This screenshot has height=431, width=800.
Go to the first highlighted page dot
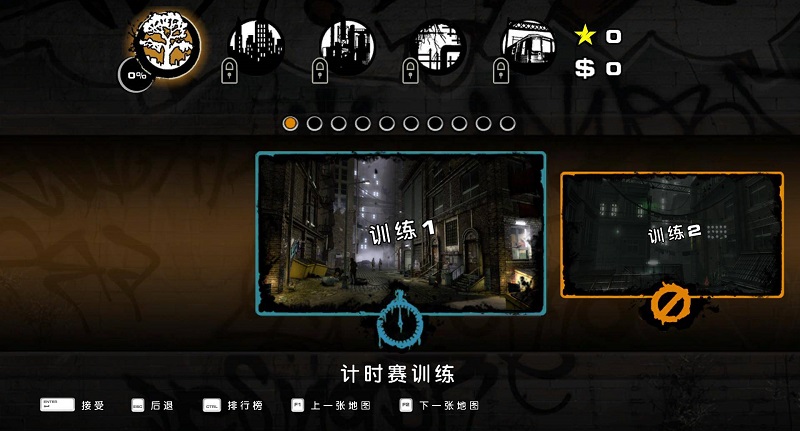(x=290, y=123)
